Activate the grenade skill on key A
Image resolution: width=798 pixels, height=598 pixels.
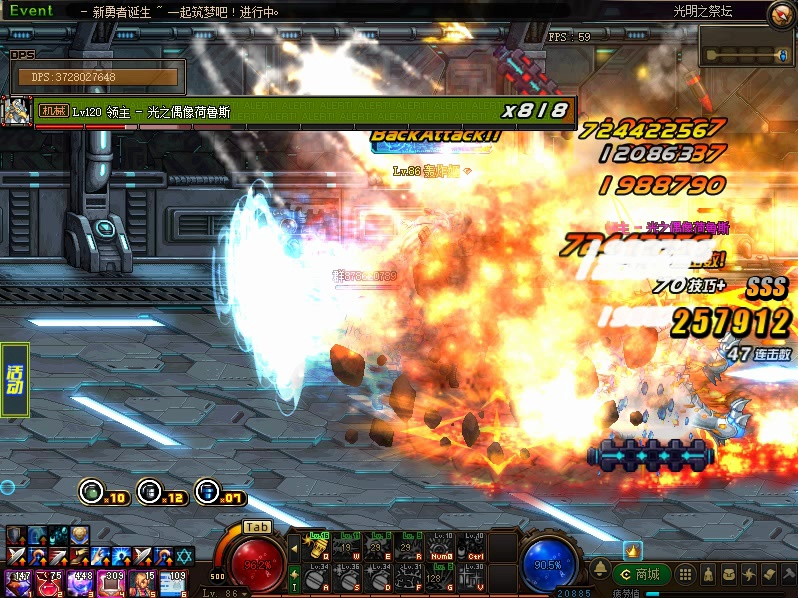tap(318, 577)
